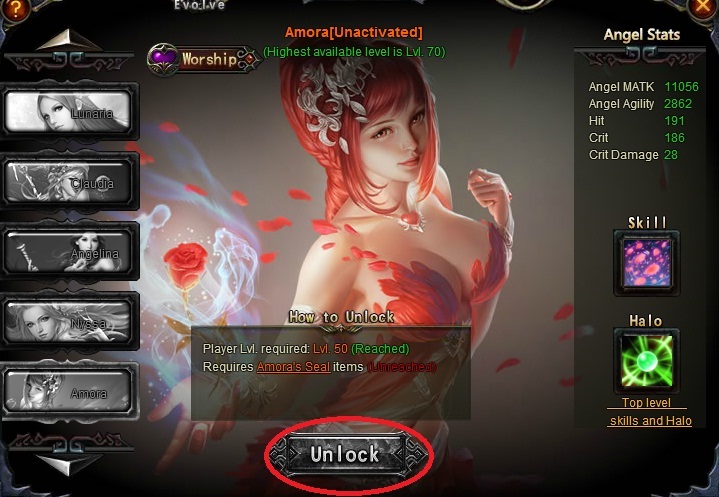Show previous angels with the up arrow
The image size is (719, 497).
click(70, 41)
